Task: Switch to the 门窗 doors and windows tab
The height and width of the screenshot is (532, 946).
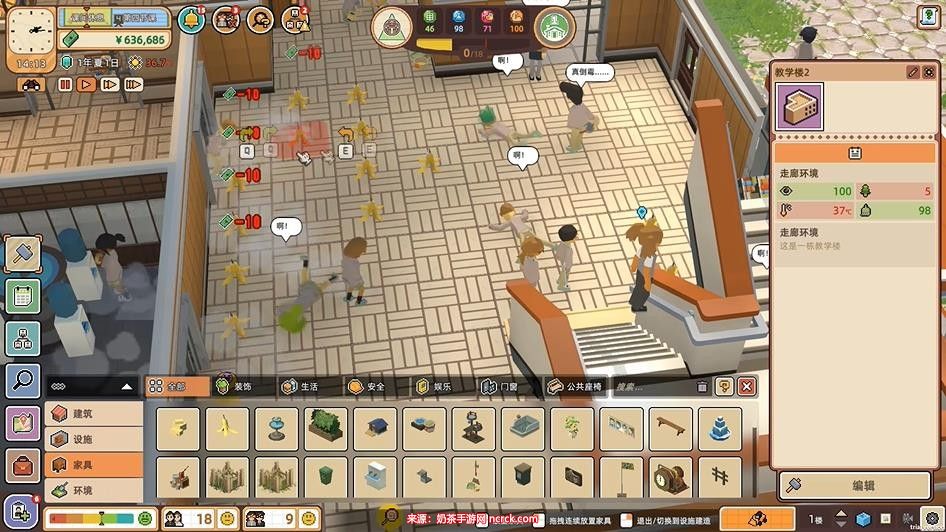Action: click(x=500, y=386)
